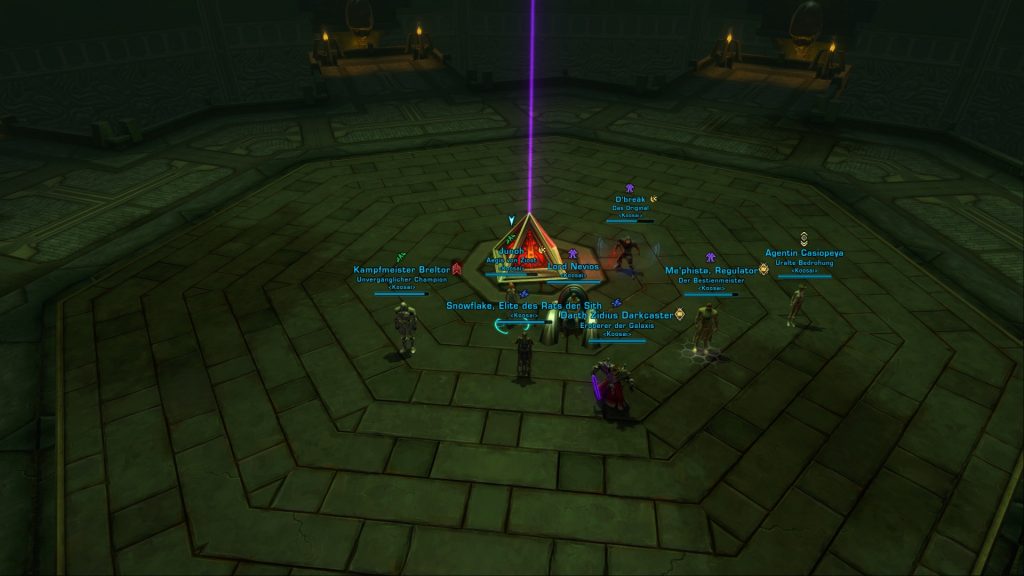Select Kampfmeister Breltor's nameplate
Screen dimensions: 1024x576
(400, 269)
